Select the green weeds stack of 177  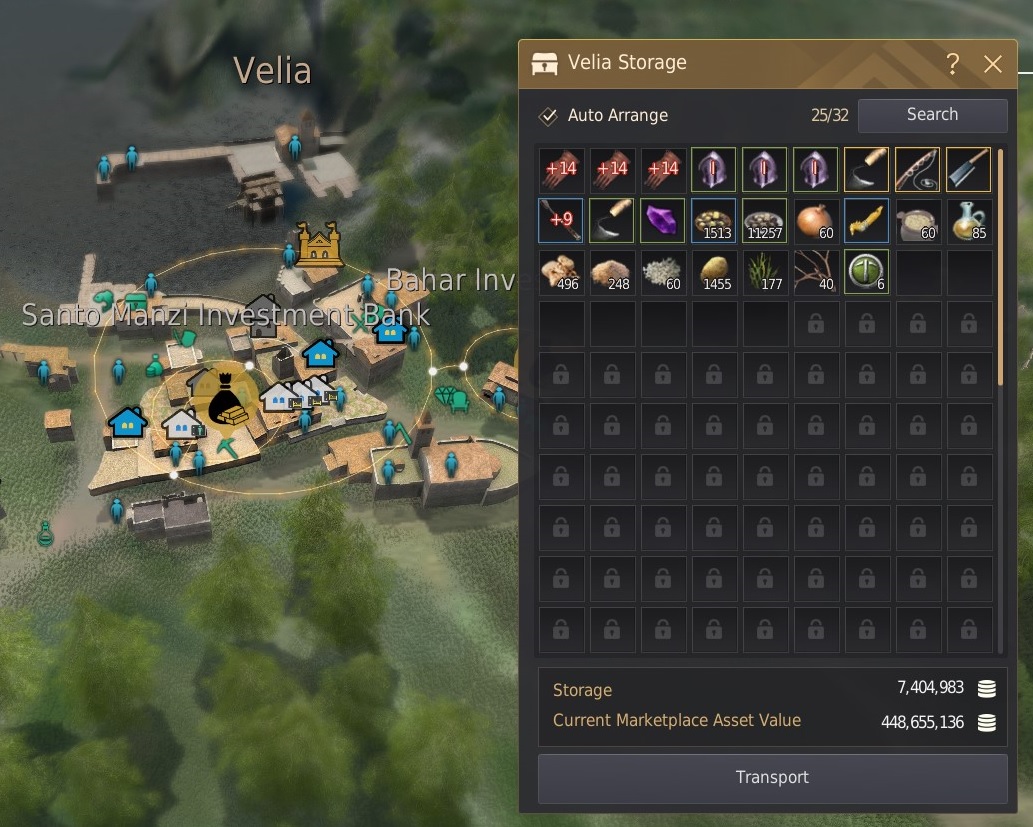764,272
